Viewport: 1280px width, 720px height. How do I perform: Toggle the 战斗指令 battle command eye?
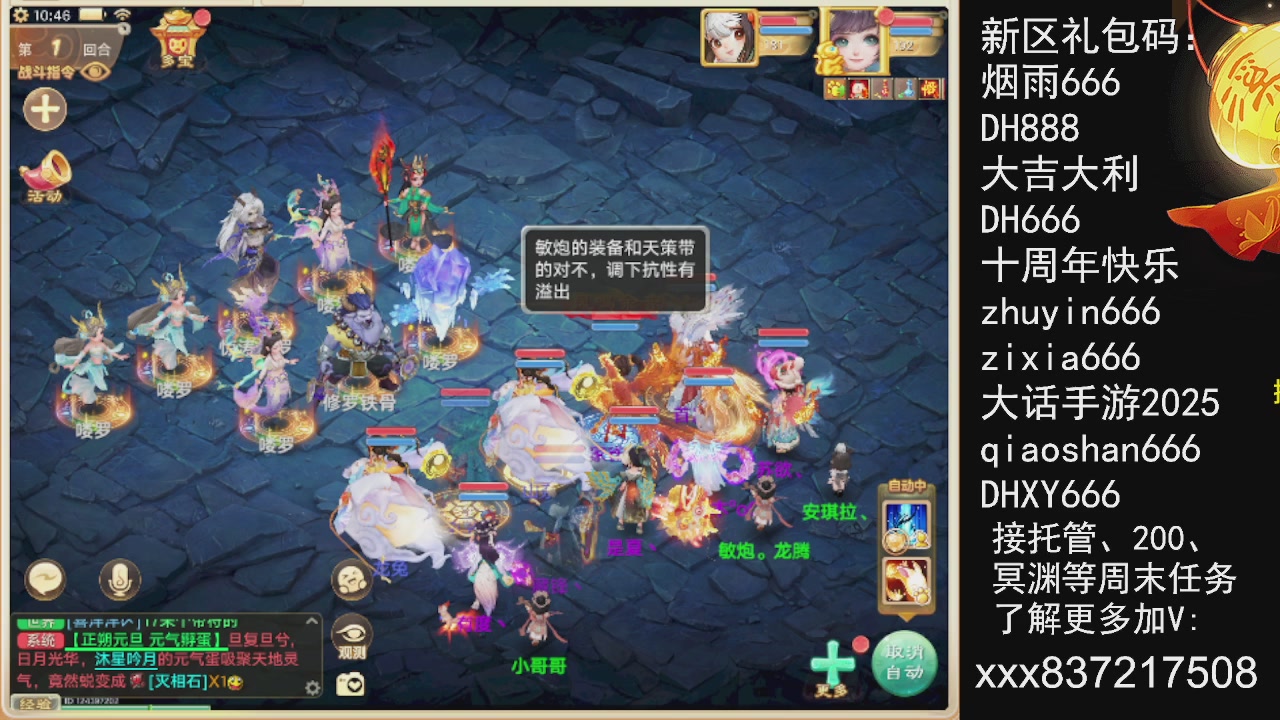coord(95,72)
